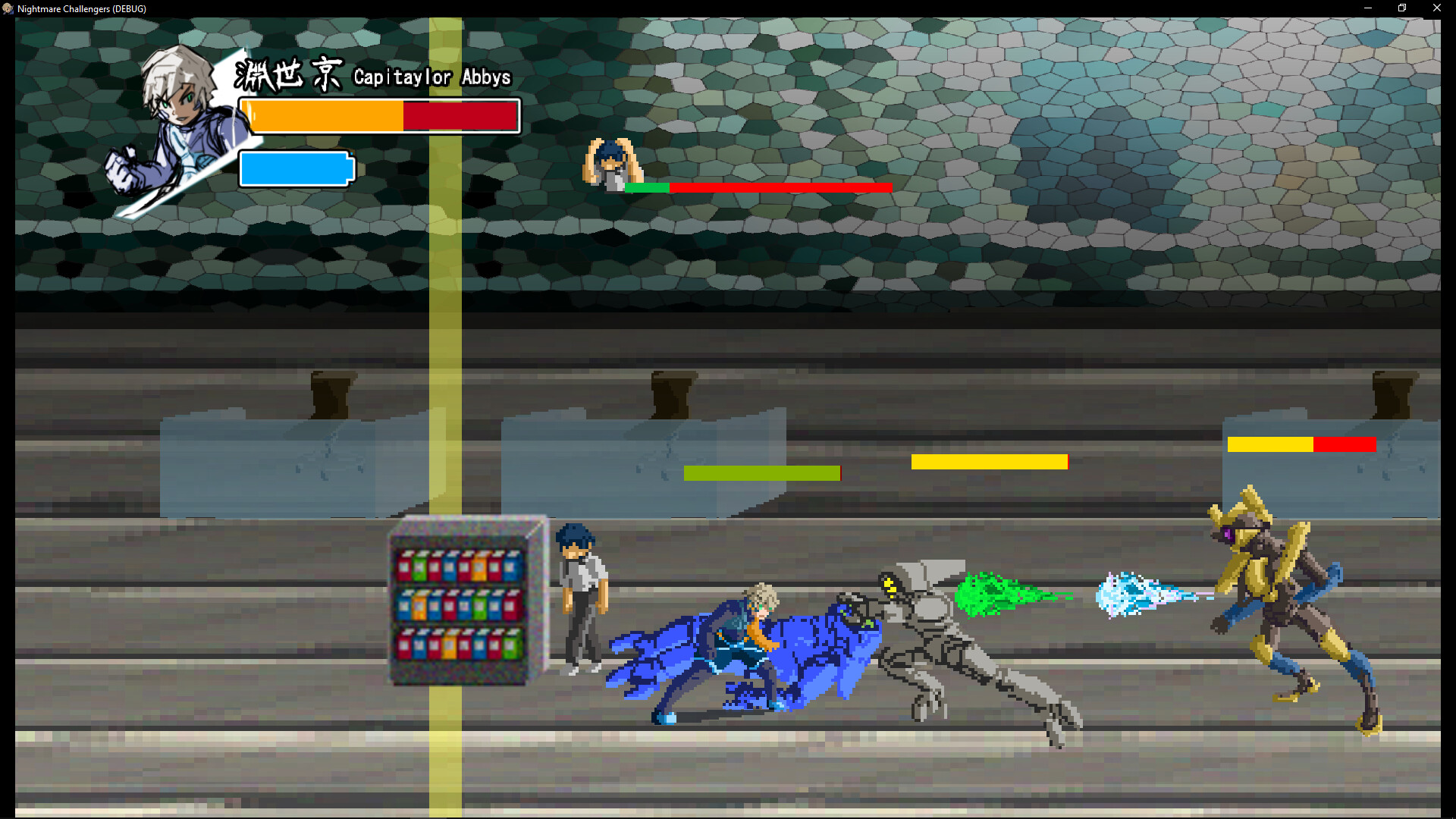This screenshot has width=1456, height=819.
Task: Click the orange HP bar of Capitaylor Abbys
Action: (326, 115)
